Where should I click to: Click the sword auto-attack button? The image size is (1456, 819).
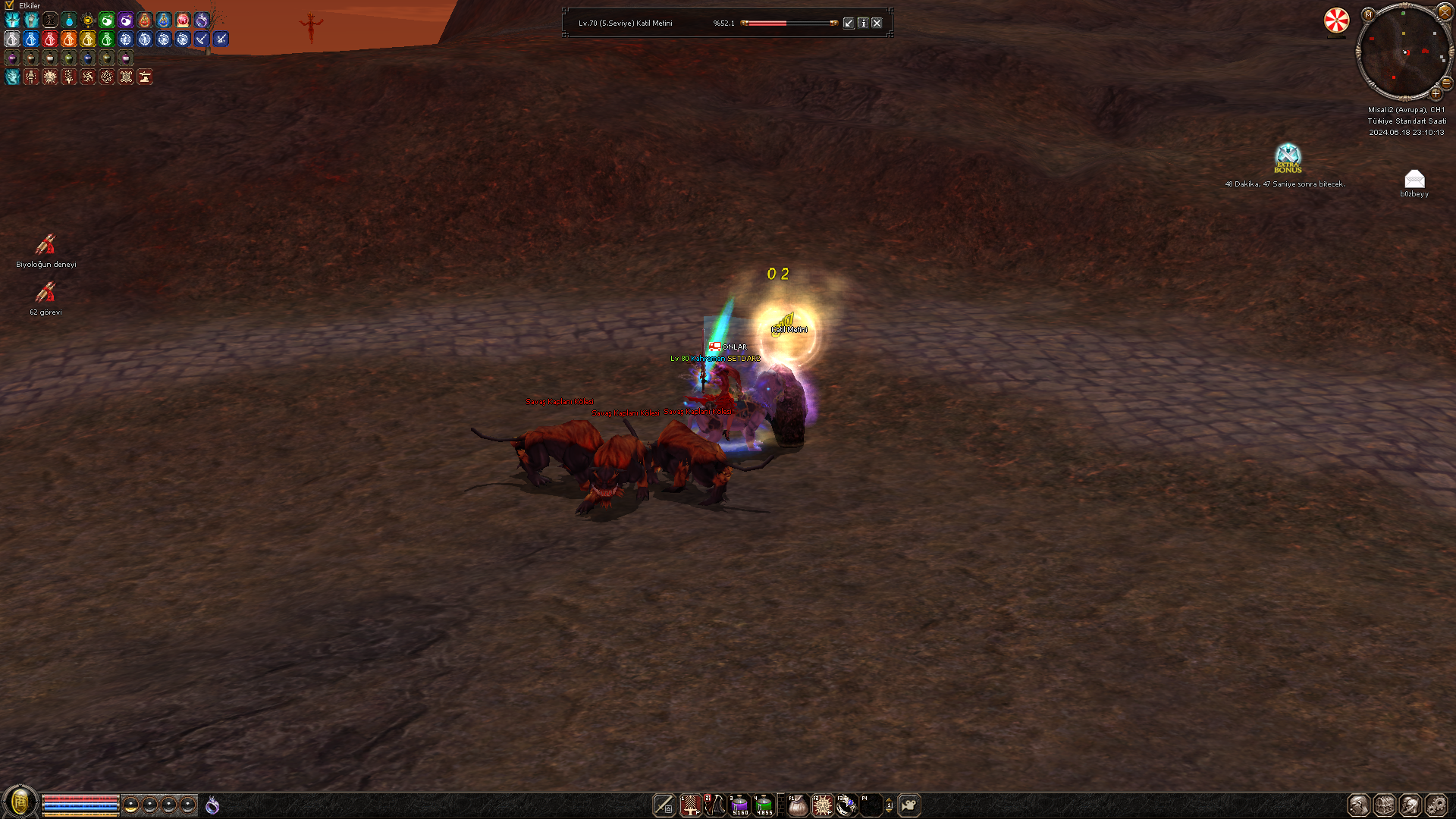pos(664,805)
